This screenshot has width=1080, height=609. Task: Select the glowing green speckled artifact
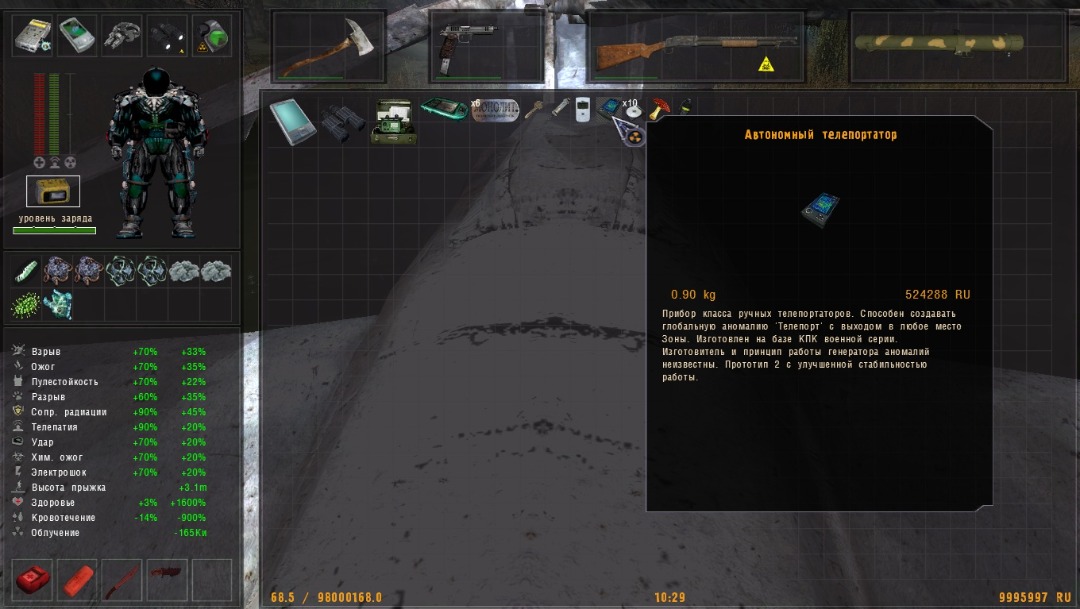(26, 304)
